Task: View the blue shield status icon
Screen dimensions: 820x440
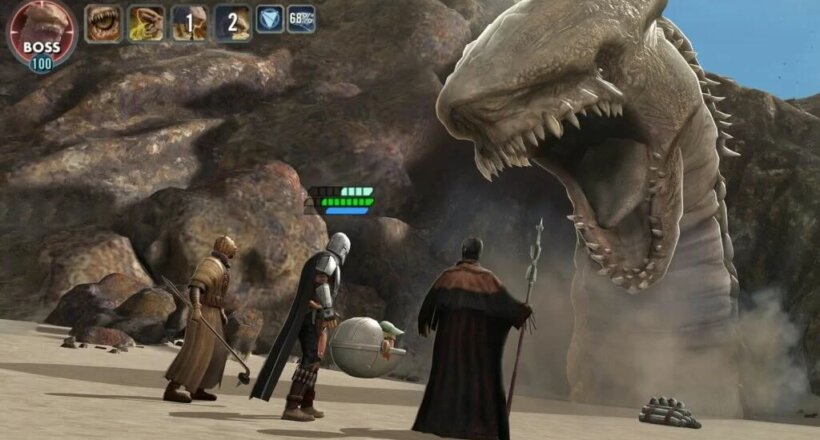Action: tap(269, 19)
